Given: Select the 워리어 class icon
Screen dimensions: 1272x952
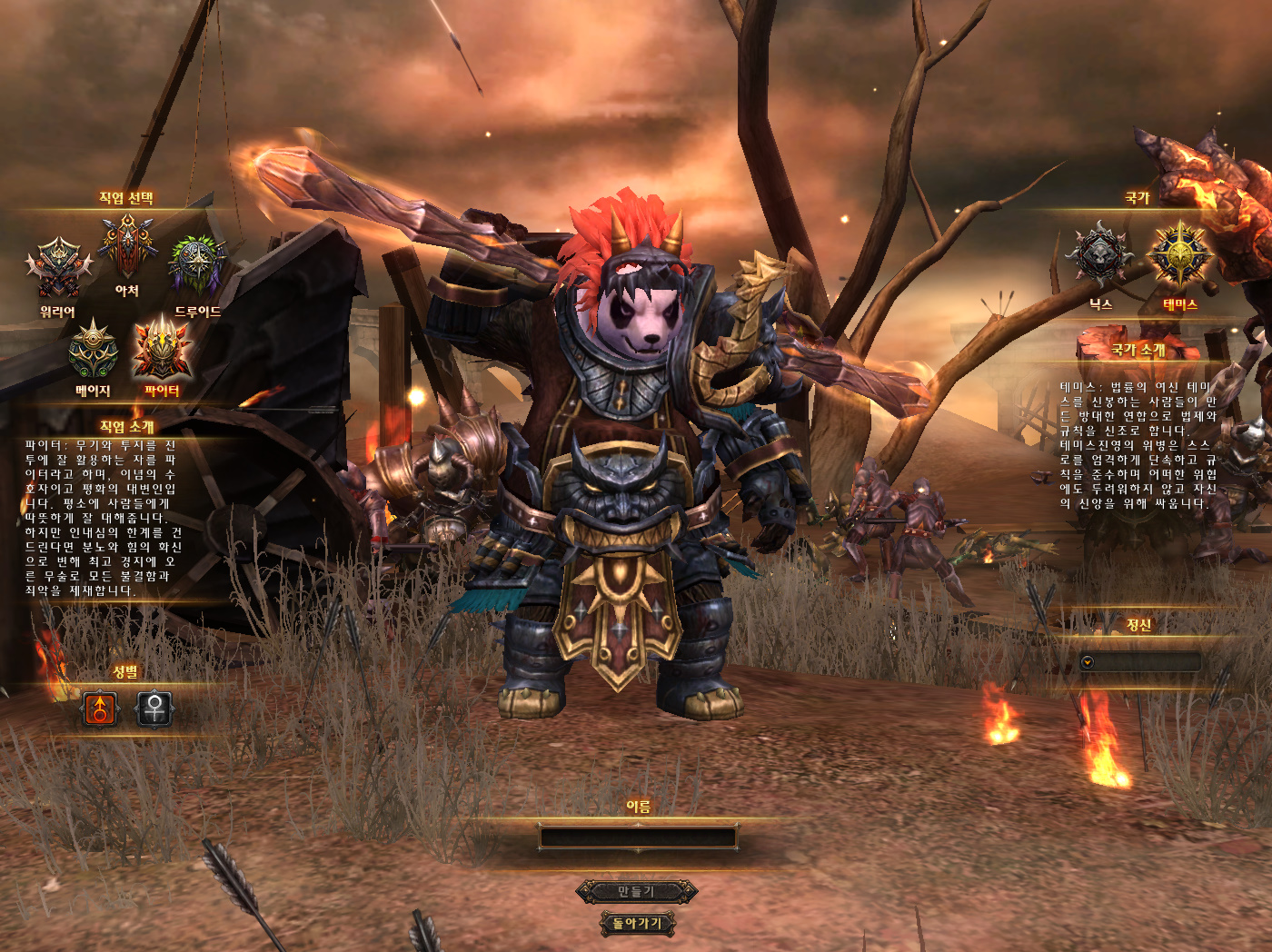Looking at the screenshot, I should [59, 268].
